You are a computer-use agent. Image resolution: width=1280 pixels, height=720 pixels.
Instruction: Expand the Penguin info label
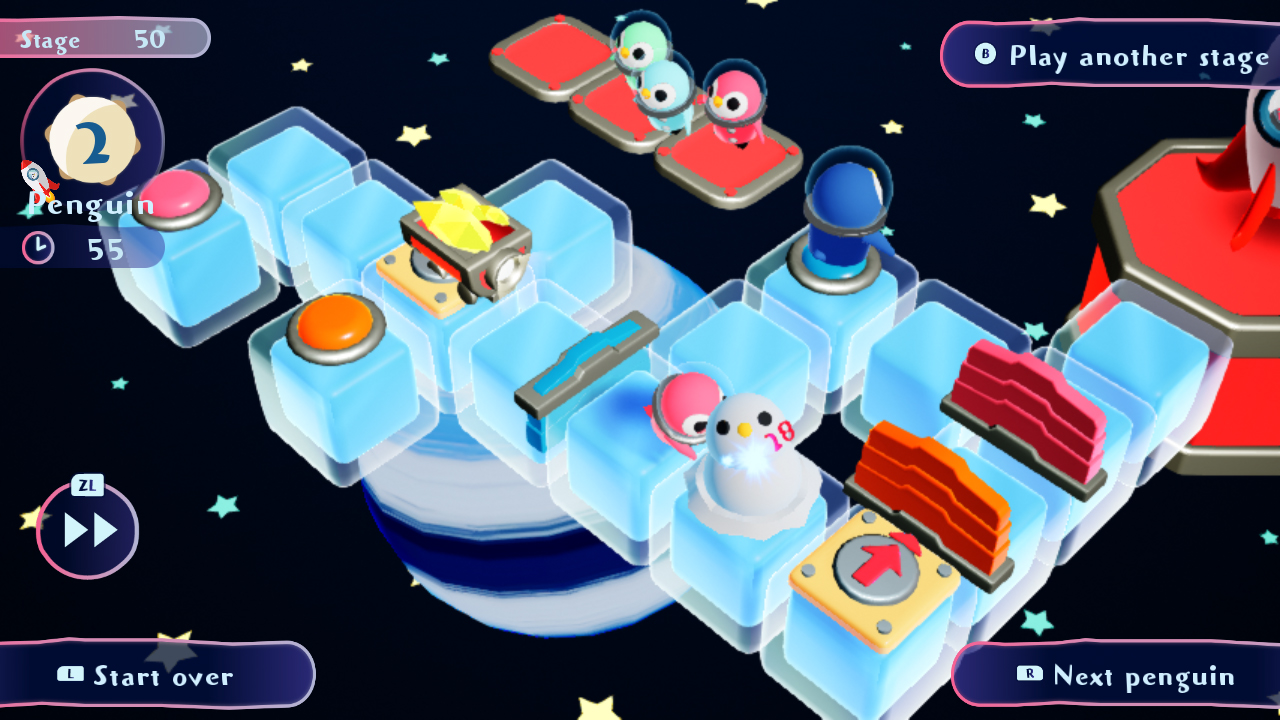coord(90,207)
